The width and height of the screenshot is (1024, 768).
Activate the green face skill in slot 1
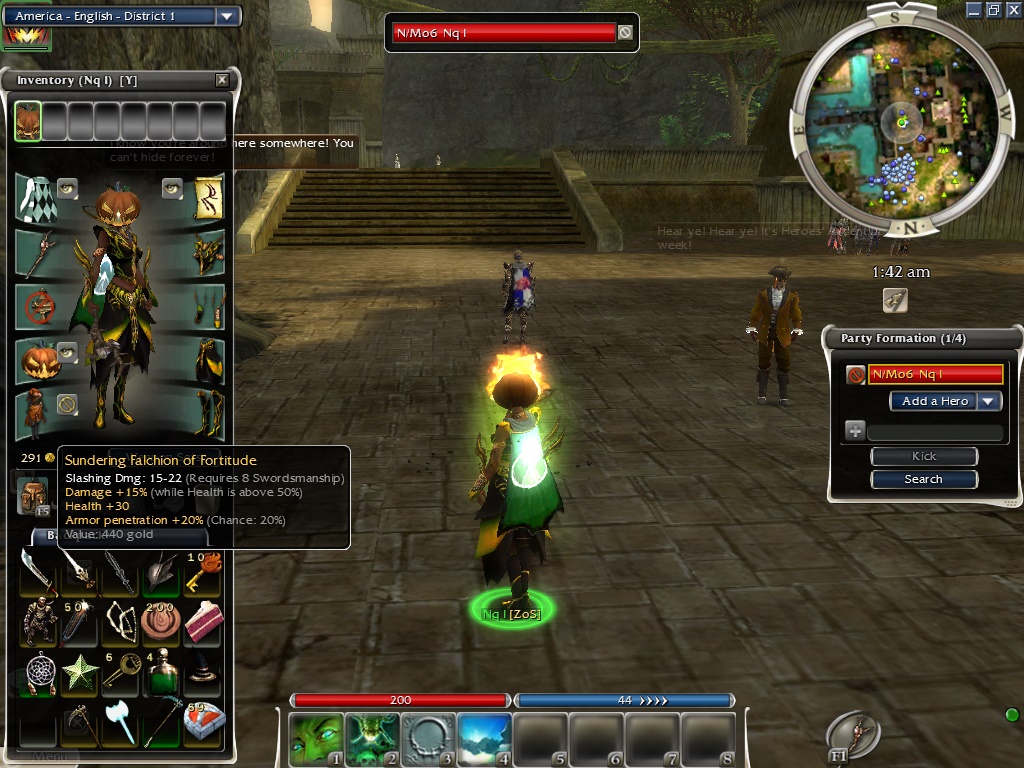[314, 738]
